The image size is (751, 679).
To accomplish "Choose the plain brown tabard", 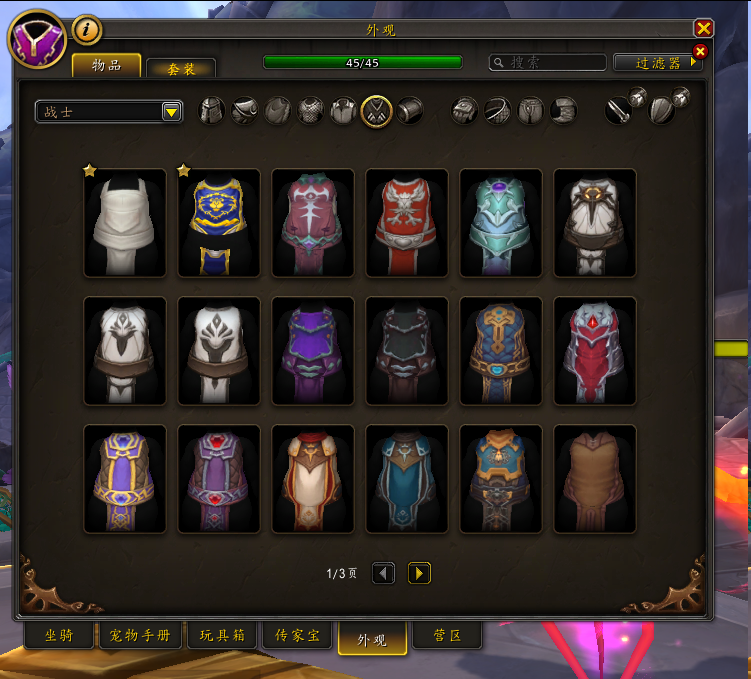I will (x=595, y=479).
